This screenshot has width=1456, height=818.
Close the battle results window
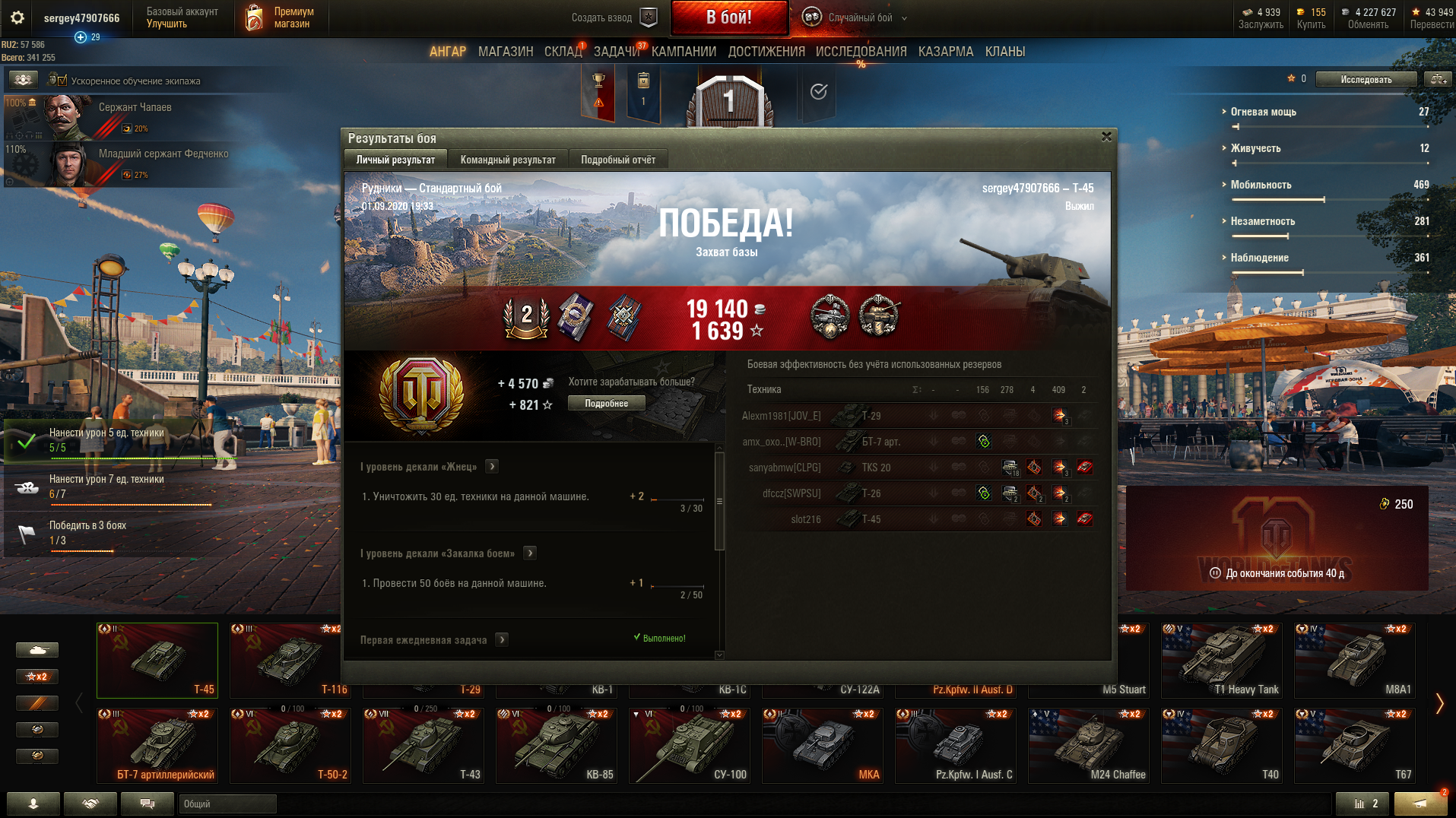(x=1106, y=137)
